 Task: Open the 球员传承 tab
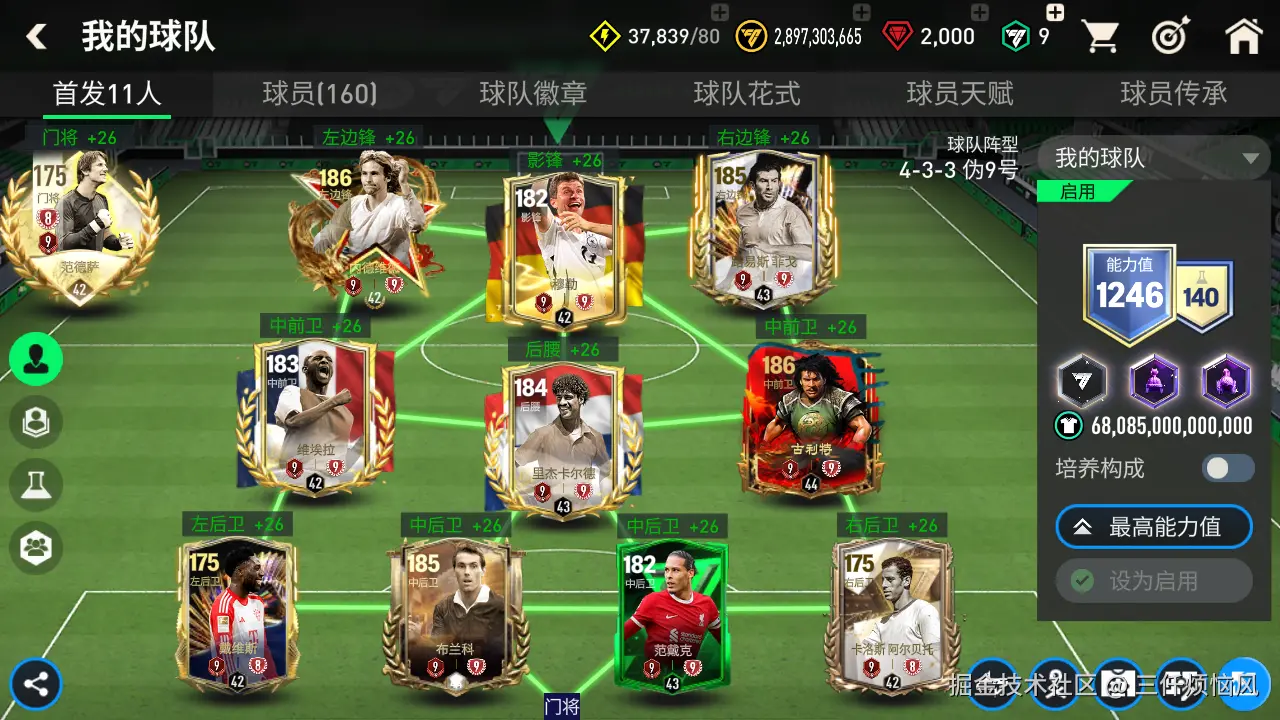[x=1174, y=94]
